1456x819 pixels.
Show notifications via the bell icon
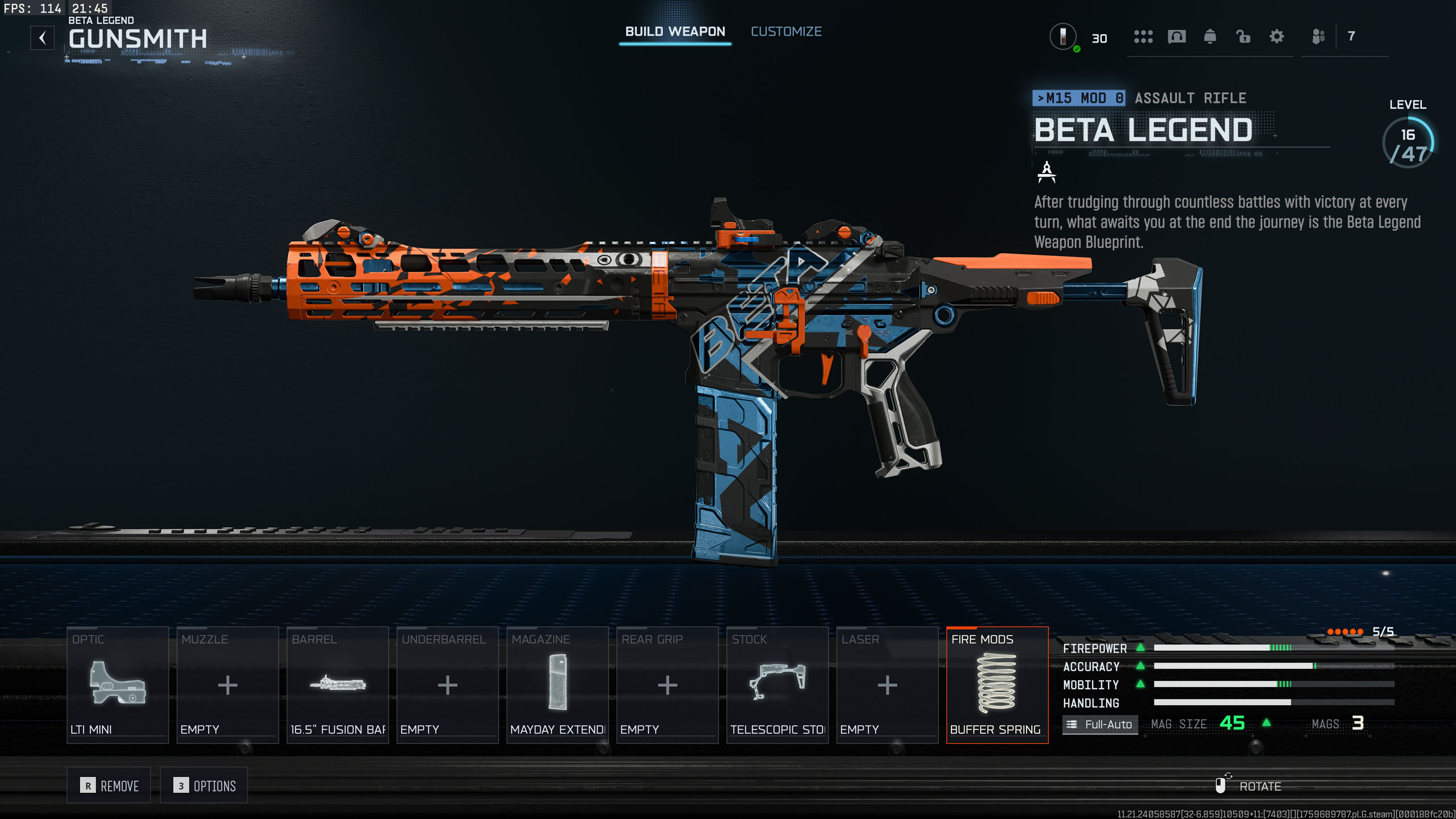coord(1210,37)
